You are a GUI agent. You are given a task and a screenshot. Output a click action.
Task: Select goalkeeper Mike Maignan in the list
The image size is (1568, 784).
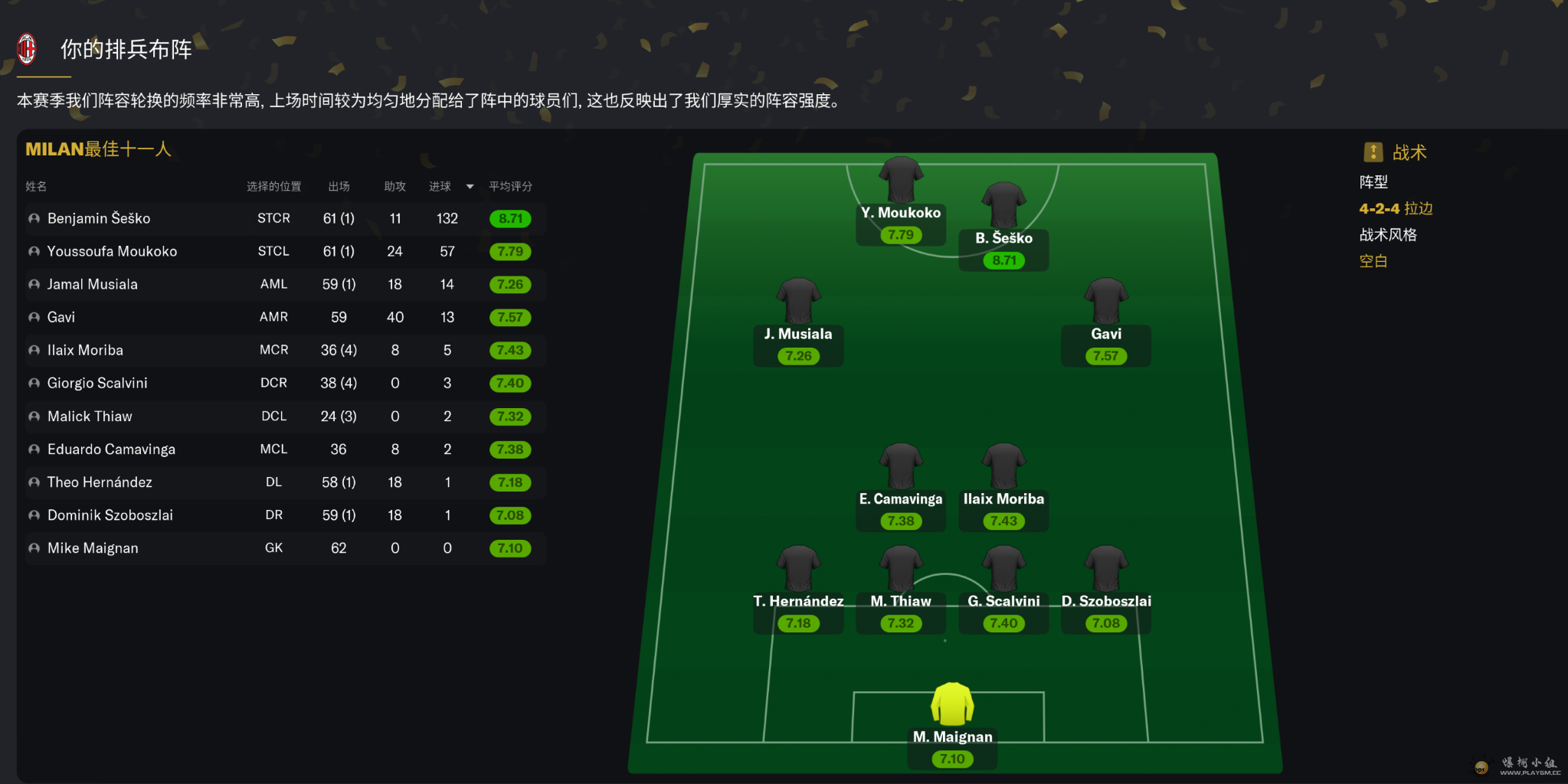click(93, 548)
